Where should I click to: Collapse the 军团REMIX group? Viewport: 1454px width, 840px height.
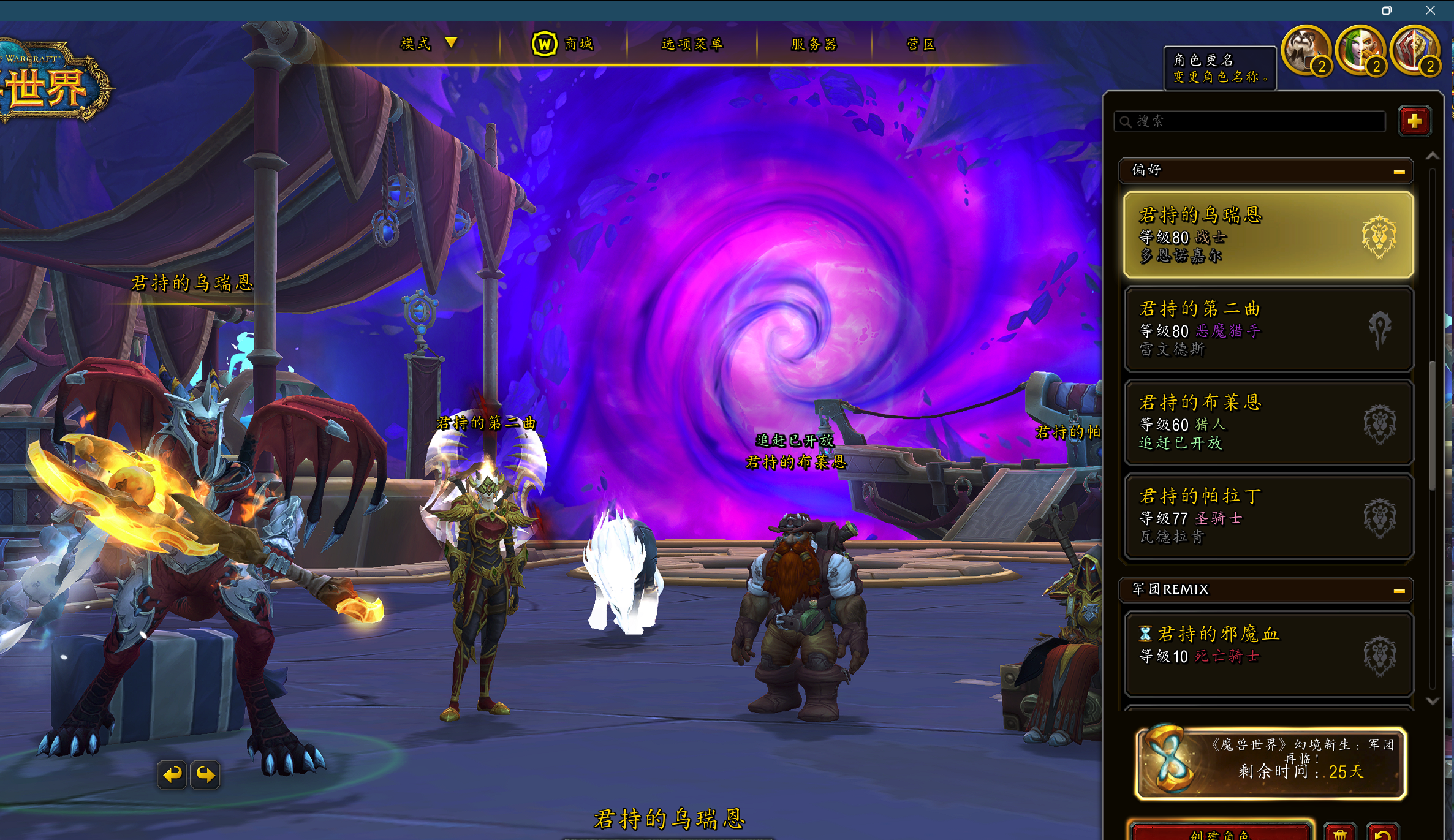(x=1398, y=591)
